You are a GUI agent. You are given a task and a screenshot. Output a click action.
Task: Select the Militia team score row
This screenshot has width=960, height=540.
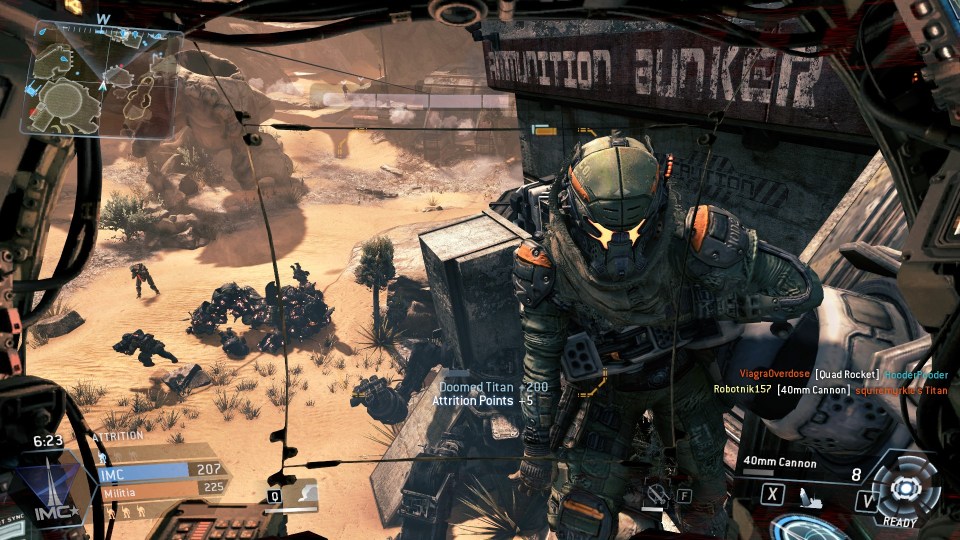coord(158,490)
